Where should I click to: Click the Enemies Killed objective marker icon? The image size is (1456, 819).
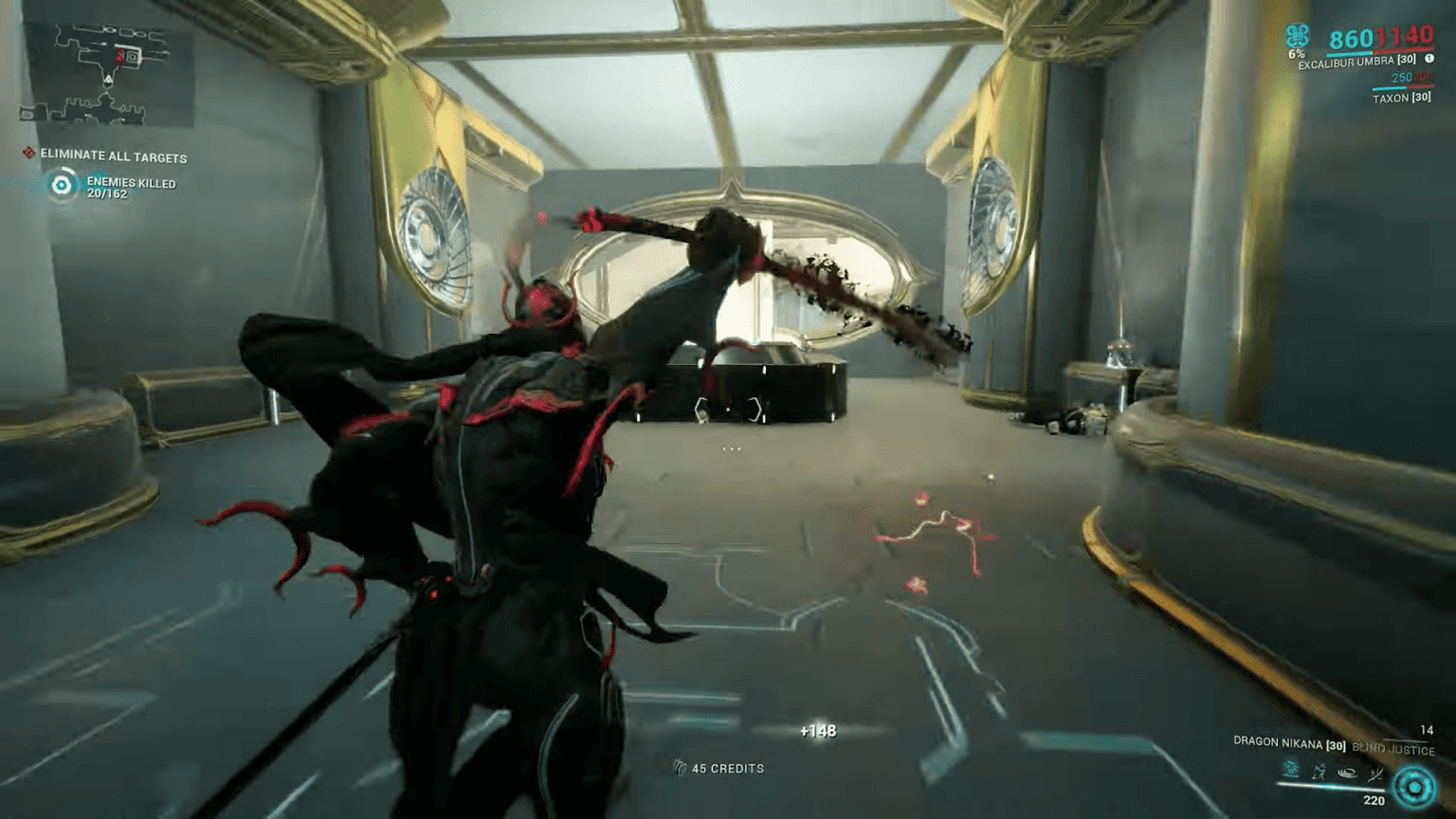click(x=60, y=185)
